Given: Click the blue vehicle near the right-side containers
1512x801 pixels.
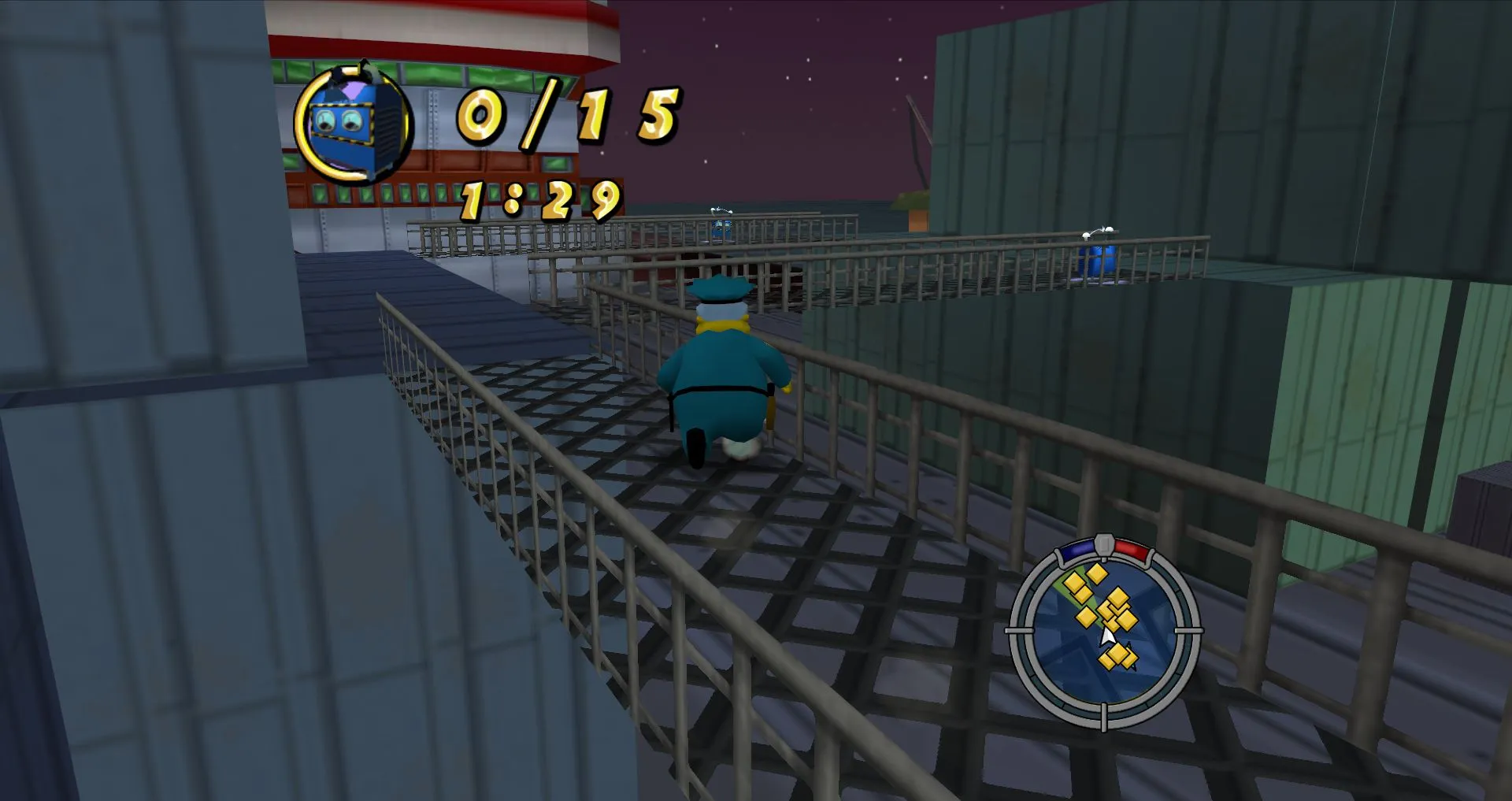Looking at the screenshot, I should pos(1096,258).
